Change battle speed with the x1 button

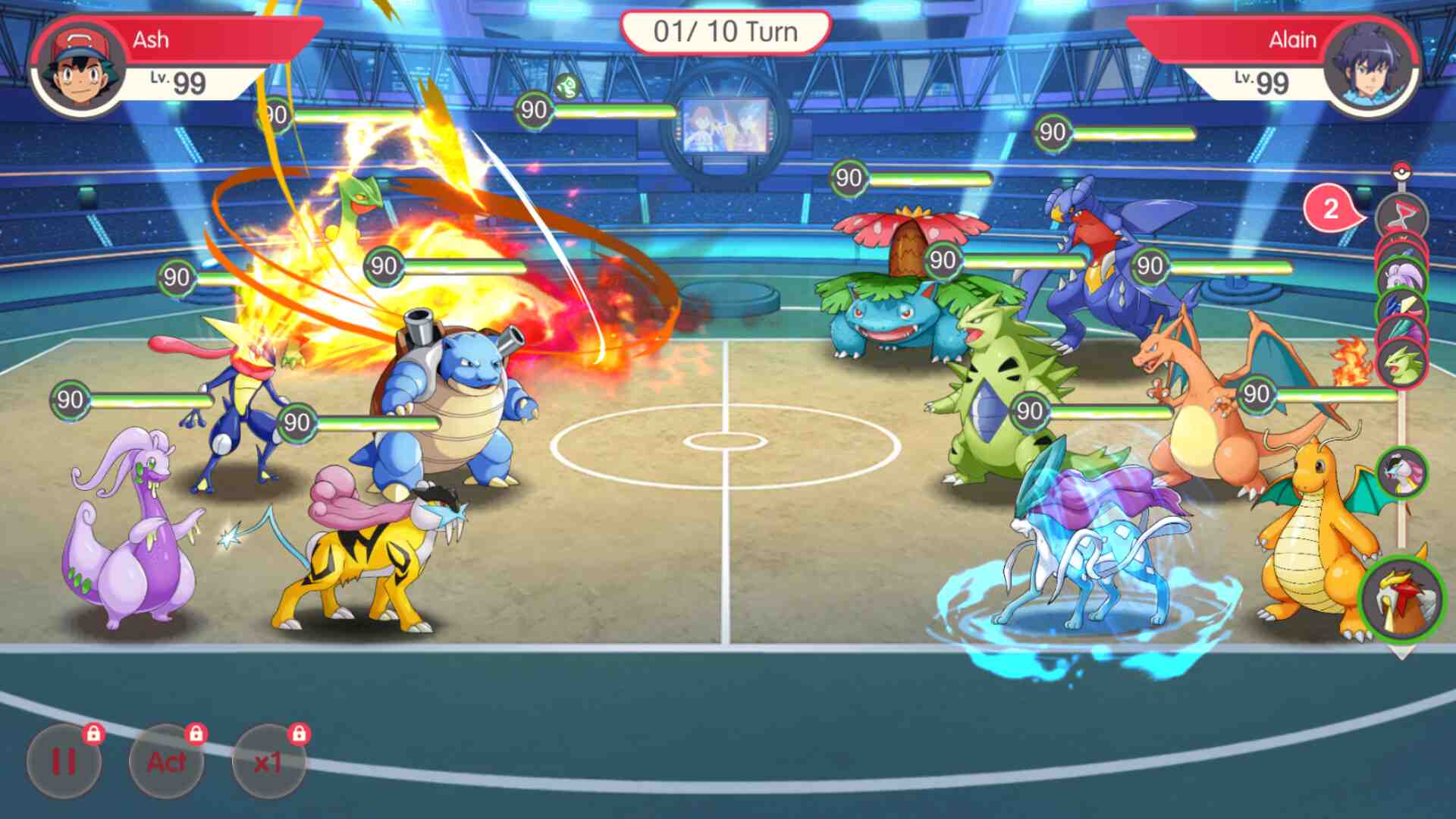pos(268,761)
